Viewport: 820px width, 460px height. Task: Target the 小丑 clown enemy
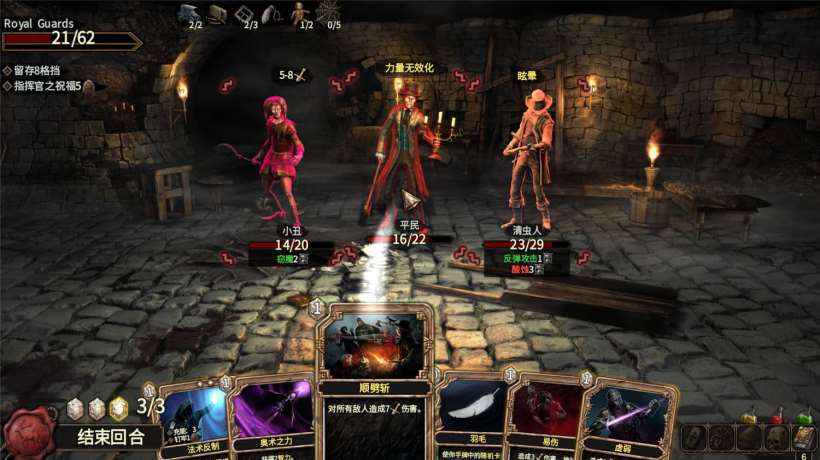pos(281,160)
